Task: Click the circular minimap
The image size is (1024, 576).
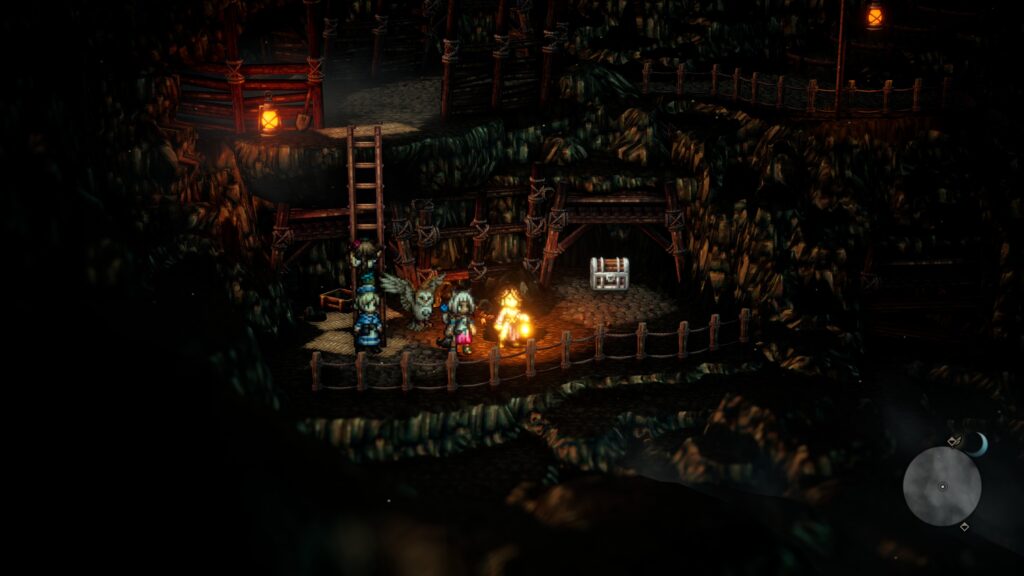Action: click(941, 486)
